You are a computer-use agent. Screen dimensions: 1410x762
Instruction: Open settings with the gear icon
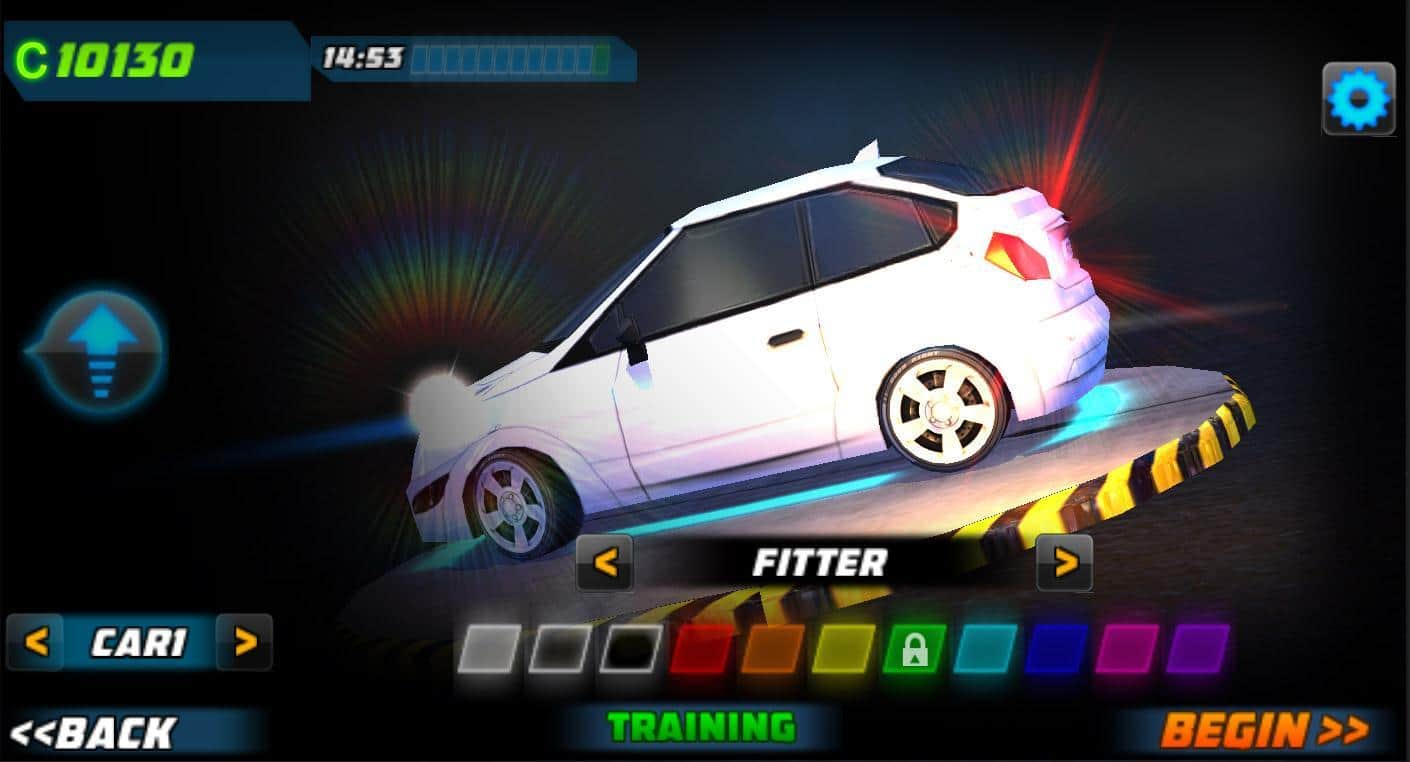tap(1359, 99)
